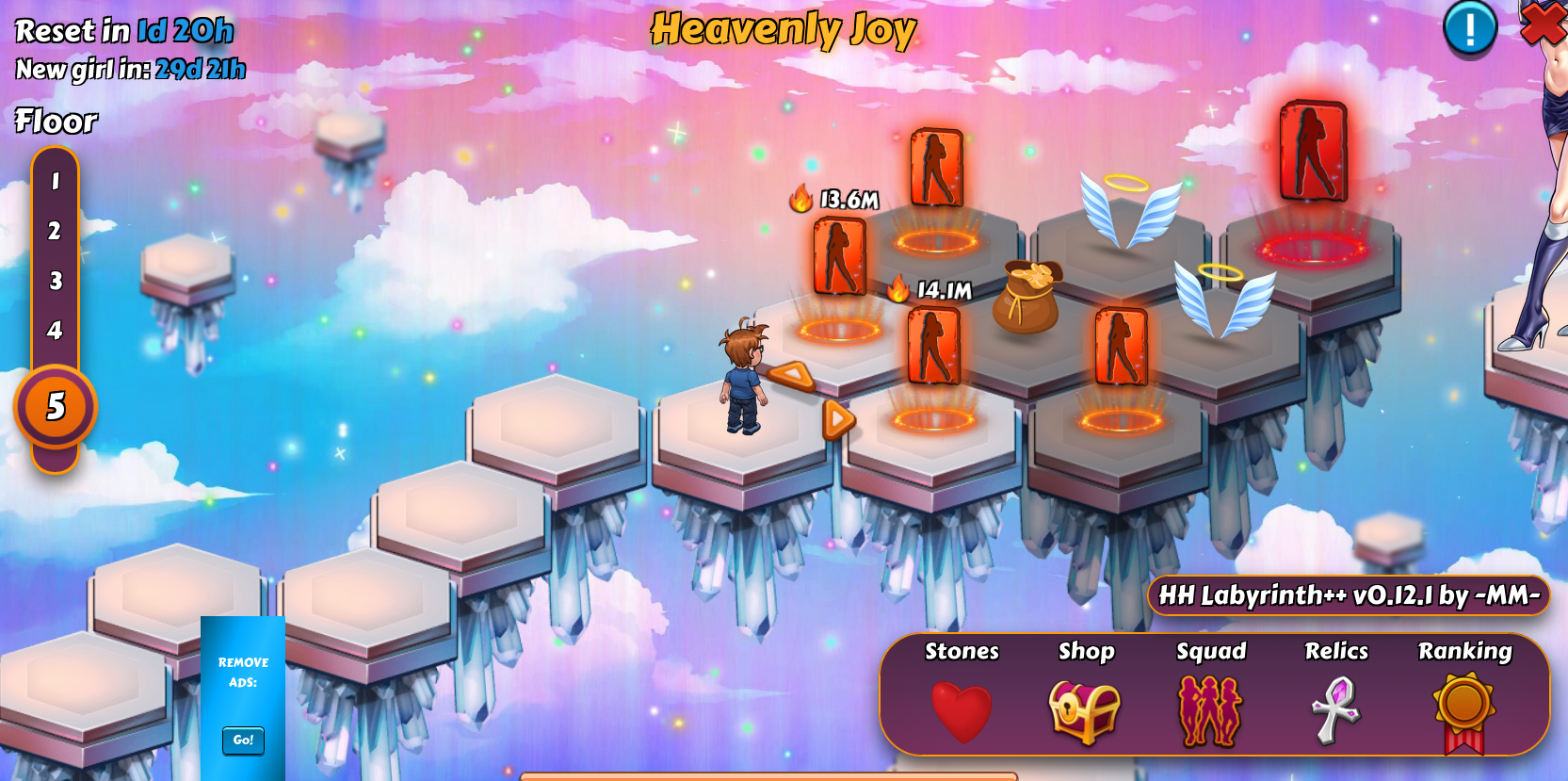View the Squad screen
Screen dimensions: 1568x781
[1210, 710]
